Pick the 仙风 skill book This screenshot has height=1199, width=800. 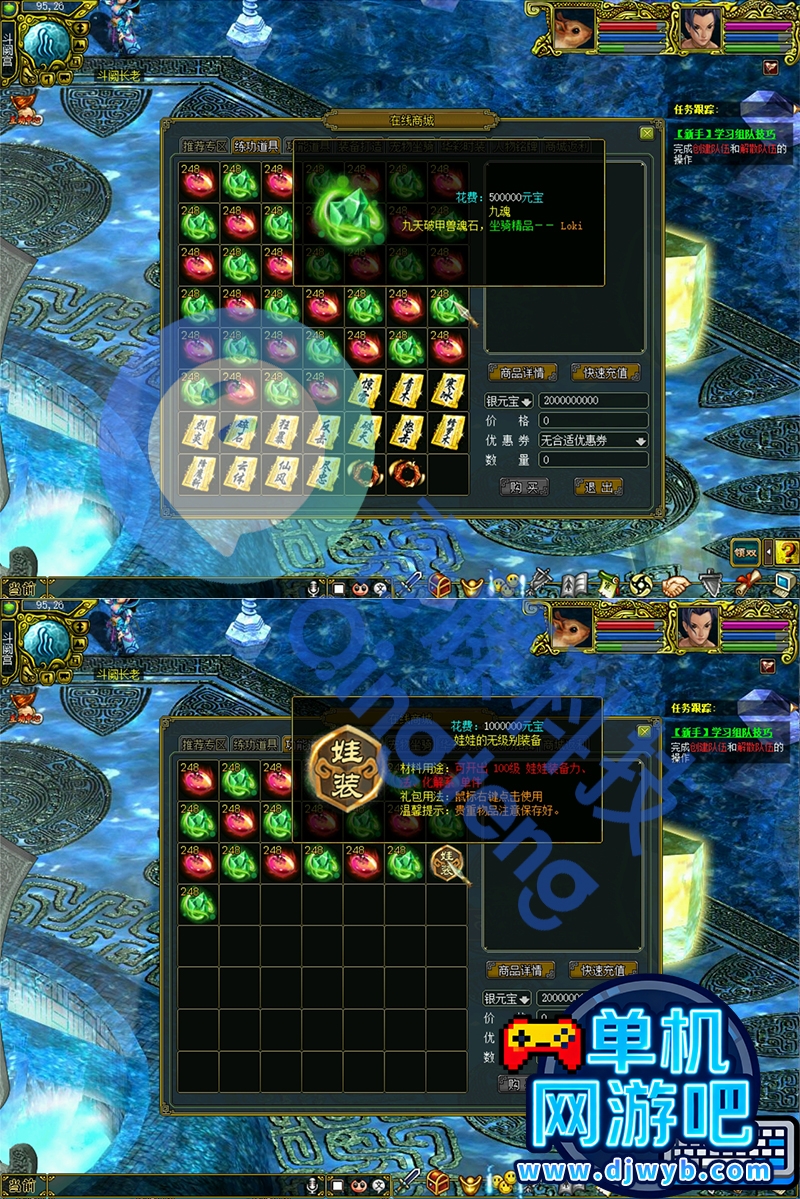point(282,473)
